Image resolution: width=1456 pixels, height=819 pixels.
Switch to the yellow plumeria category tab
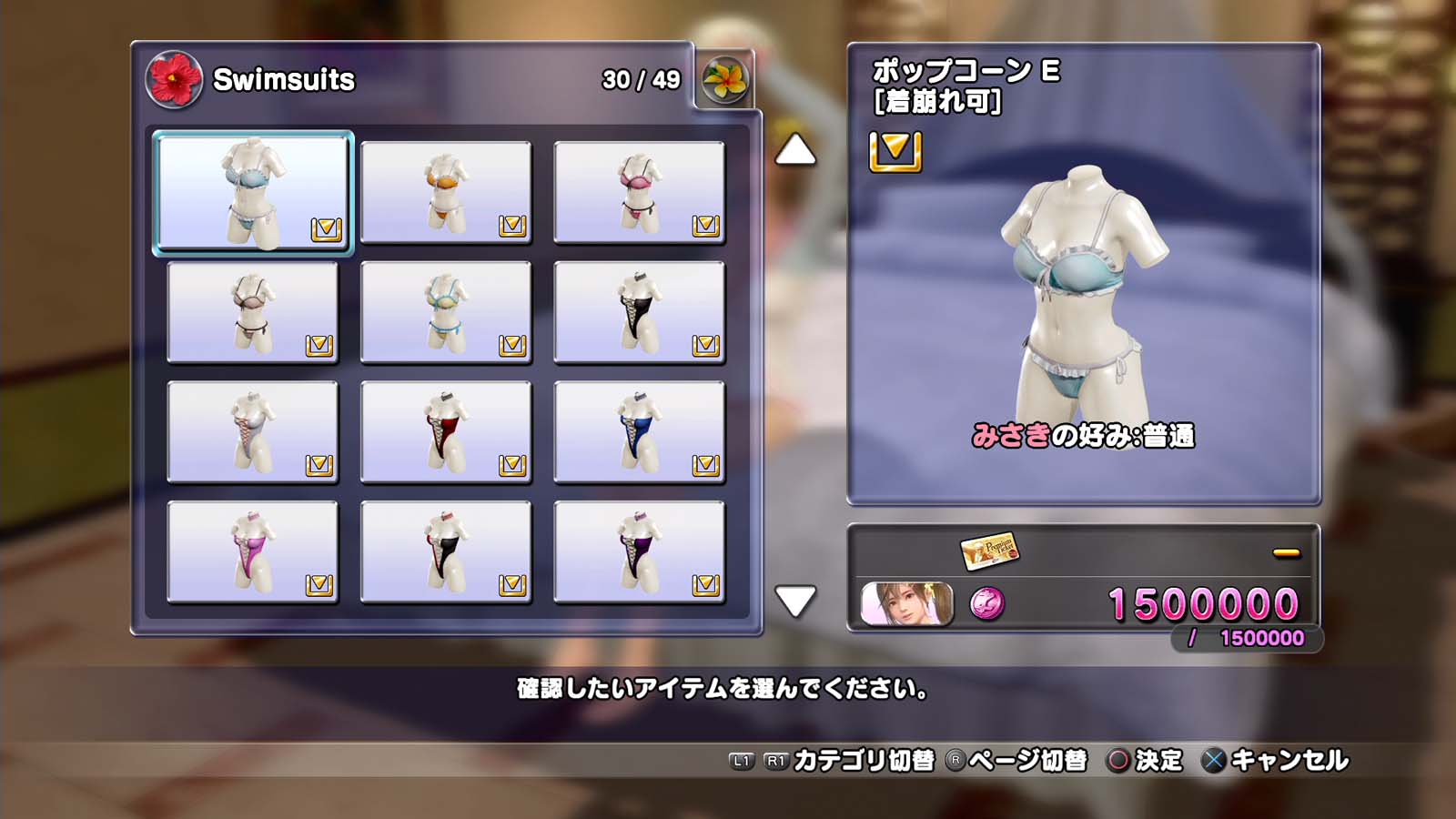click(725, 79)
